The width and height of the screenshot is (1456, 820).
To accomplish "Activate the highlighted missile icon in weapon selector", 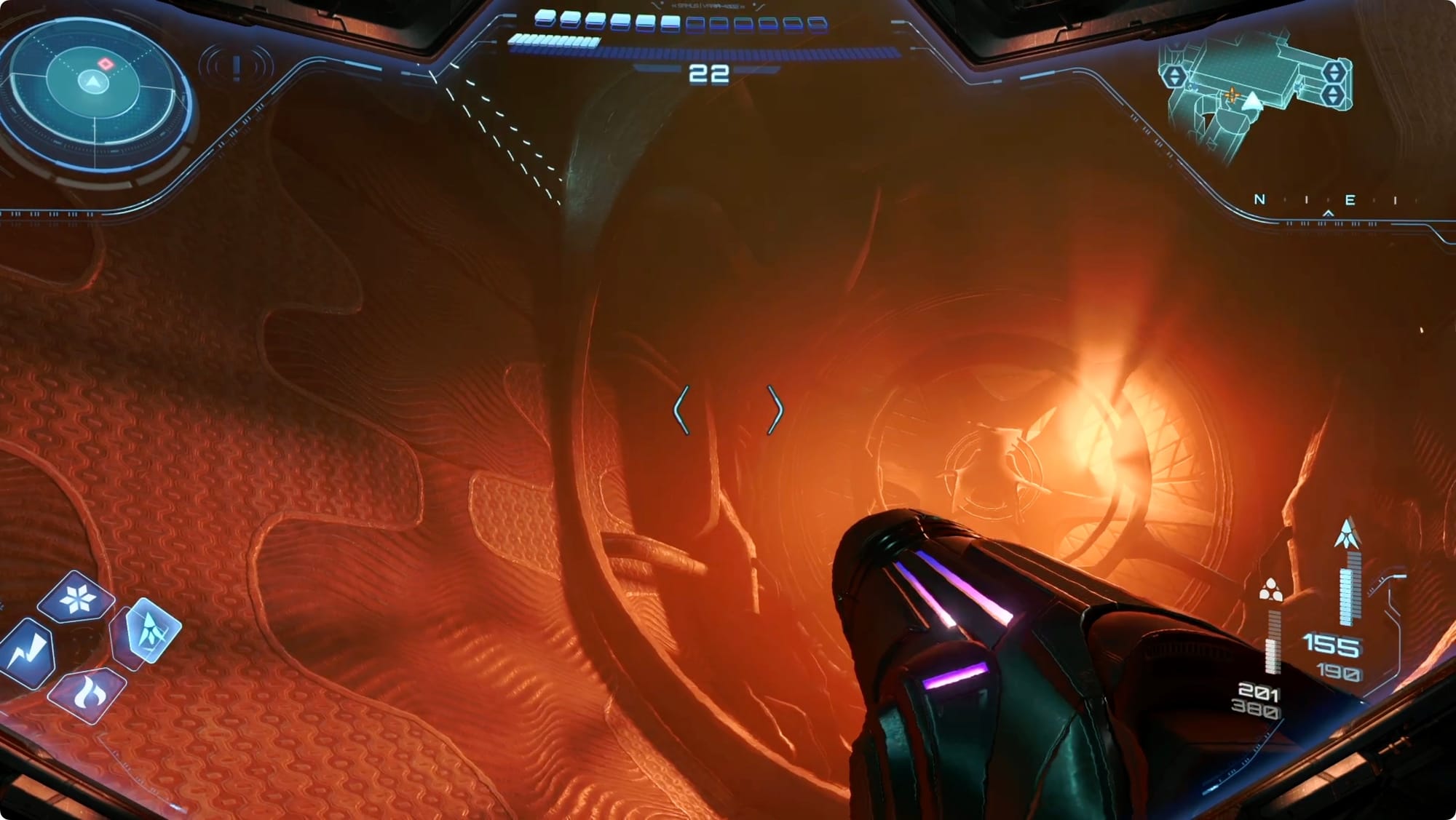I will (x=151, y=629).
